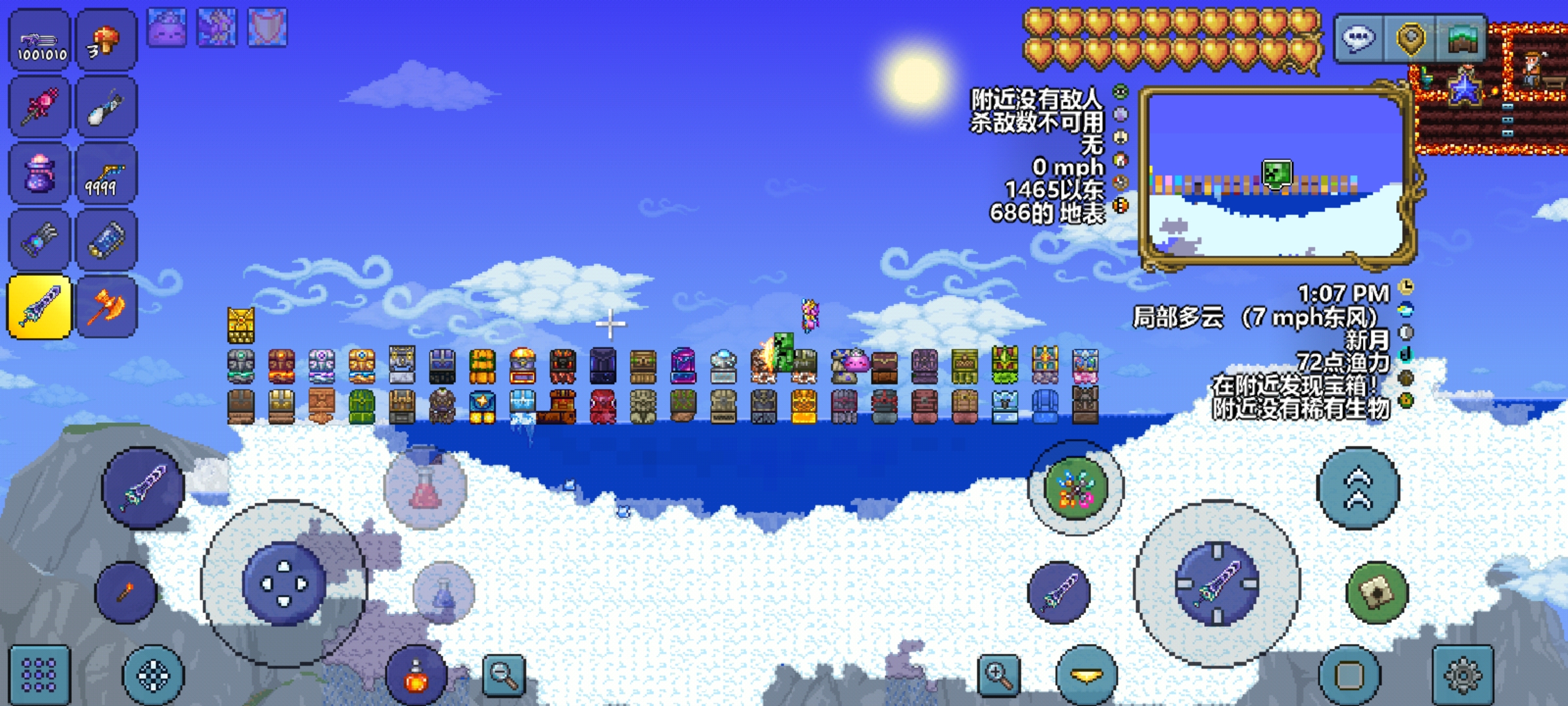Image resolution: width=1568 pixels, height=706 pixels.
Task: Select the gun slot showing 1001010
Action: pyautogui.click(x=39, y=41)
